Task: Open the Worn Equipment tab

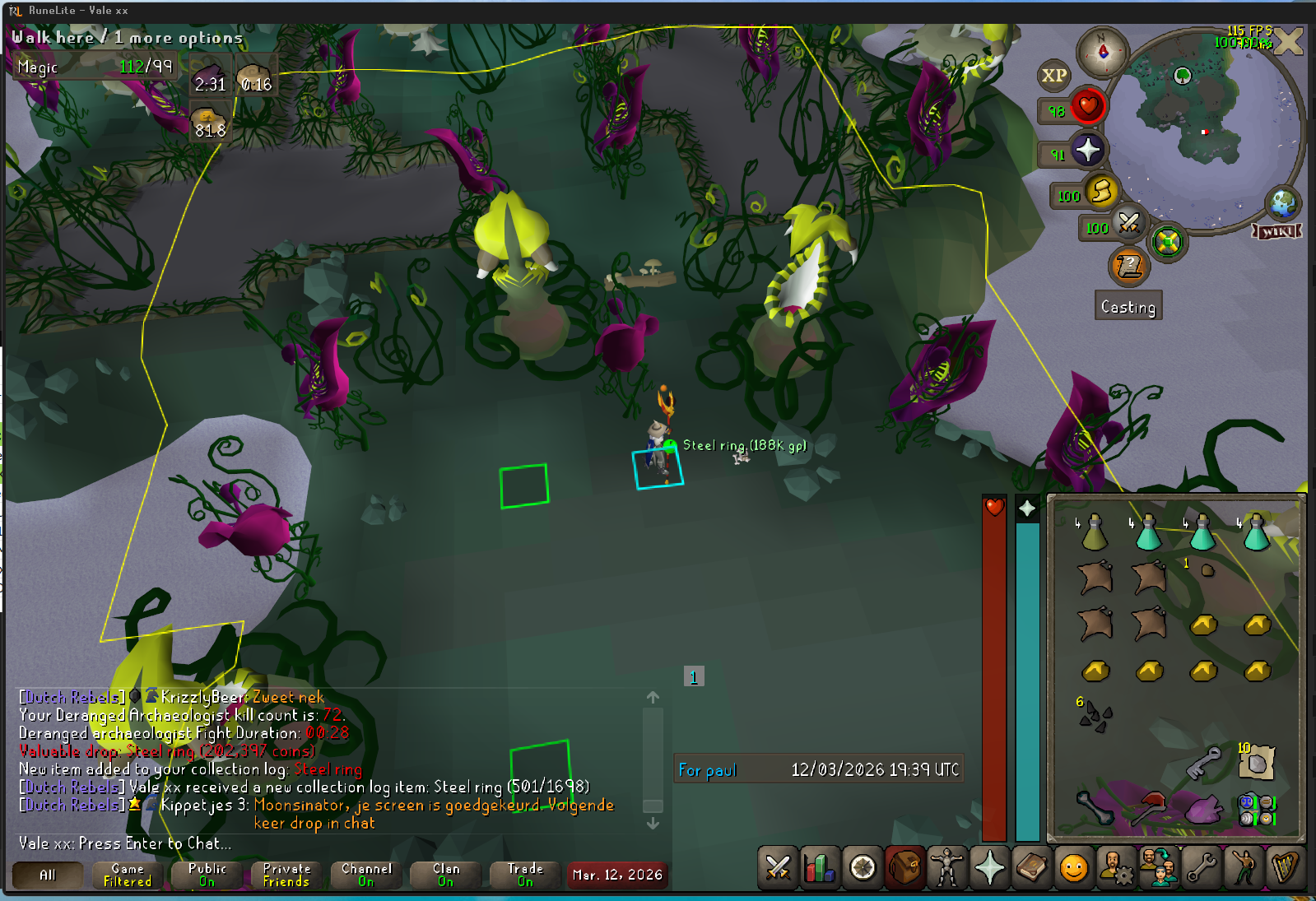Action: point(946,868)
